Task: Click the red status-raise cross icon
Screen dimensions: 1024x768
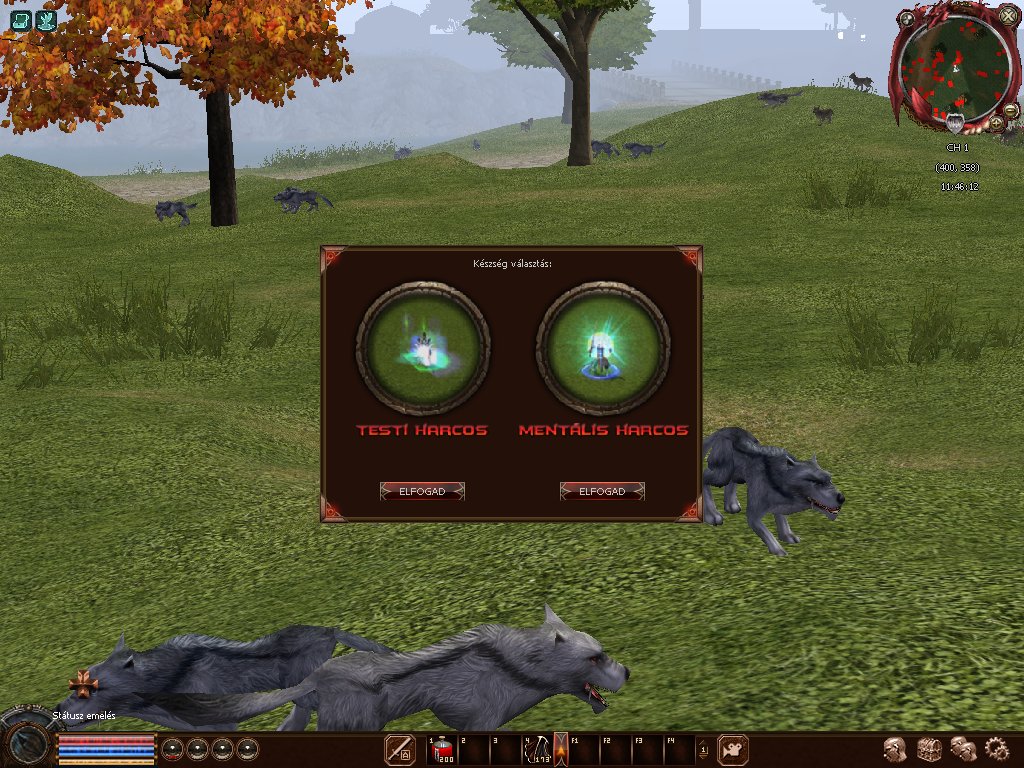Action: click(x=82, y=684)
